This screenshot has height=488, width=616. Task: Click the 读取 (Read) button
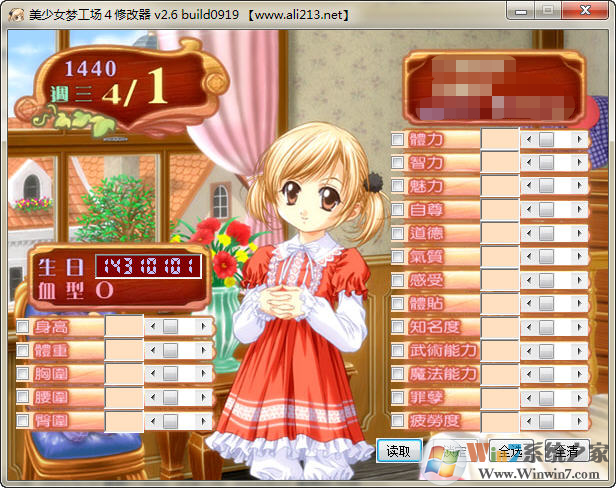[398, 451]
